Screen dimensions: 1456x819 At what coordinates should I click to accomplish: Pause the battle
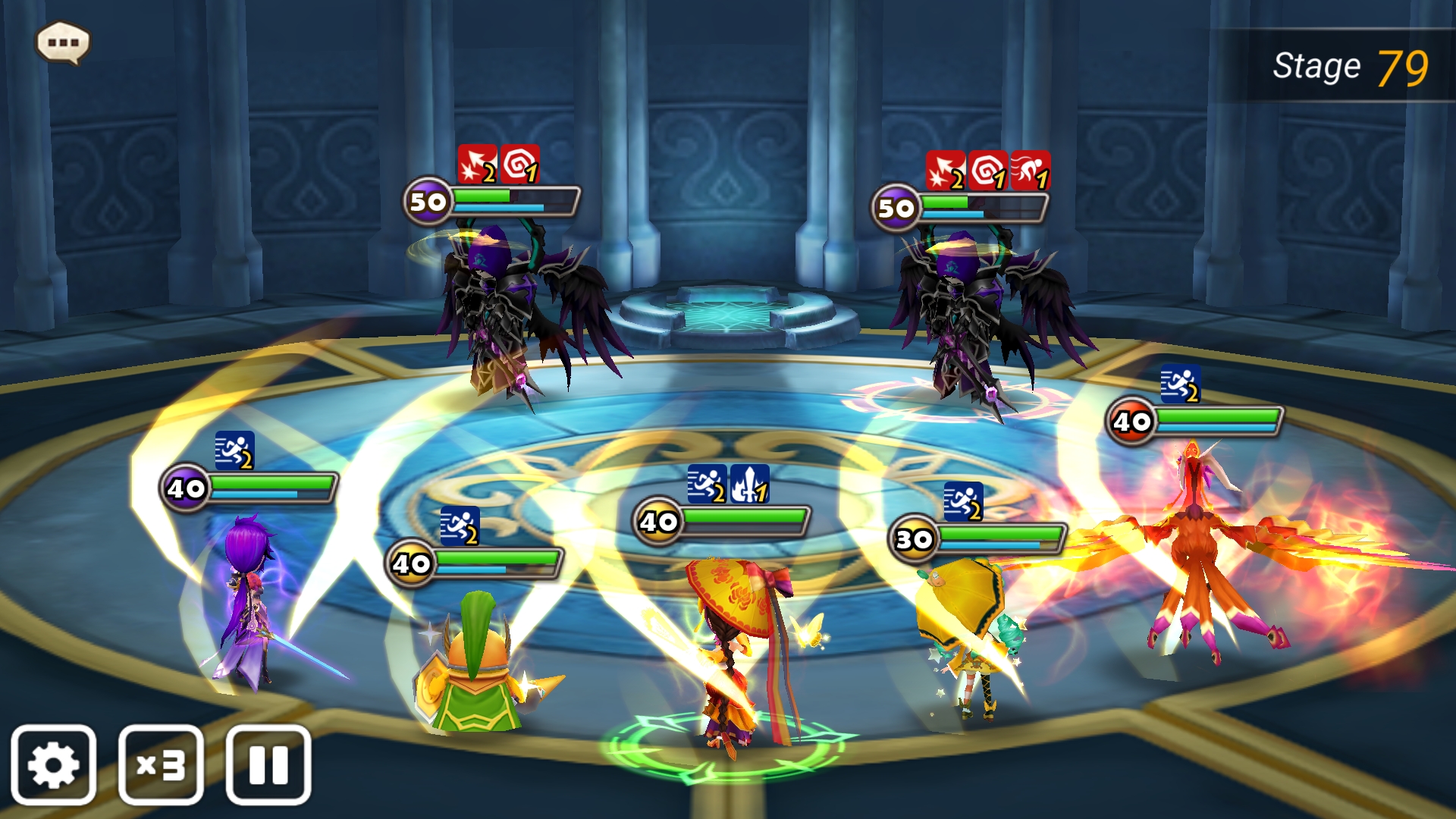(x=268, y=764)
